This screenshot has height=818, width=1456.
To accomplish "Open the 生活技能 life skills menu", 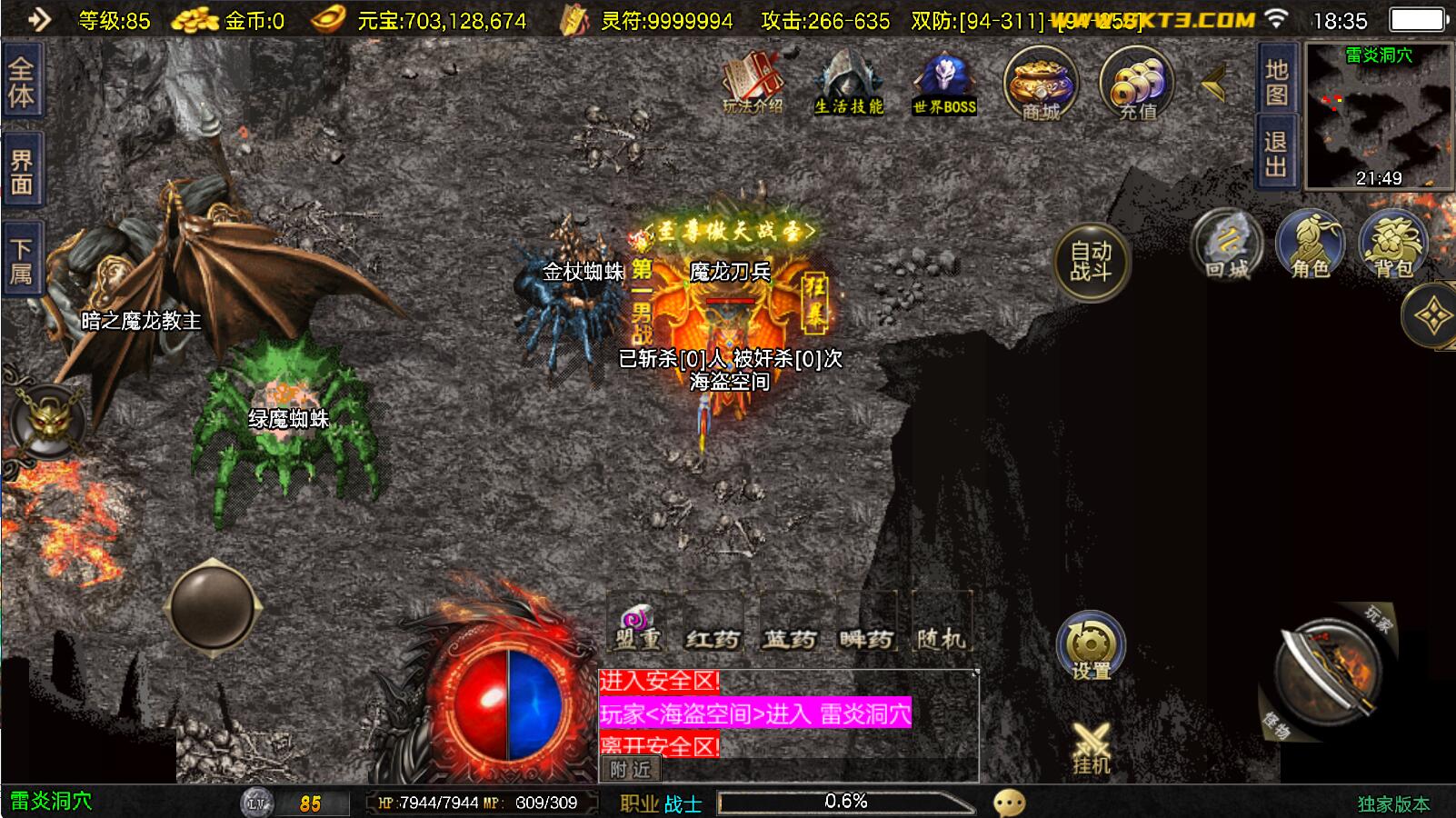I will coord(849,84).
